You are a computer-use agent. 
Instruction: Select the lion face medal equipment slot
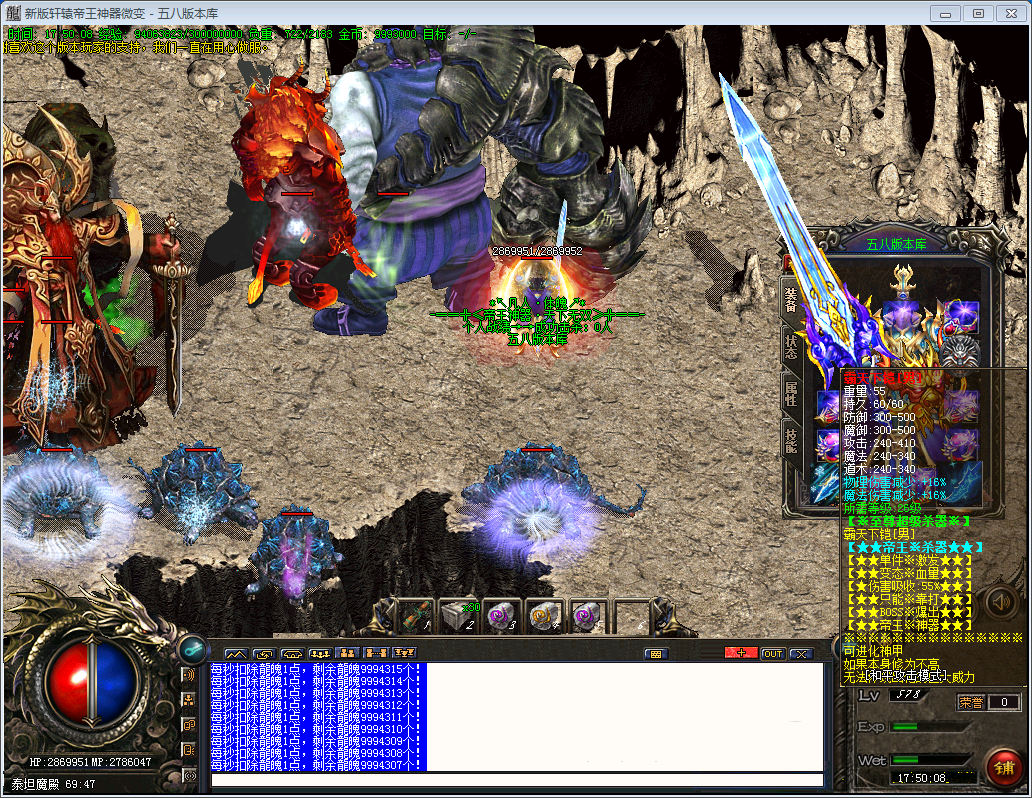(x=961, y=352)
